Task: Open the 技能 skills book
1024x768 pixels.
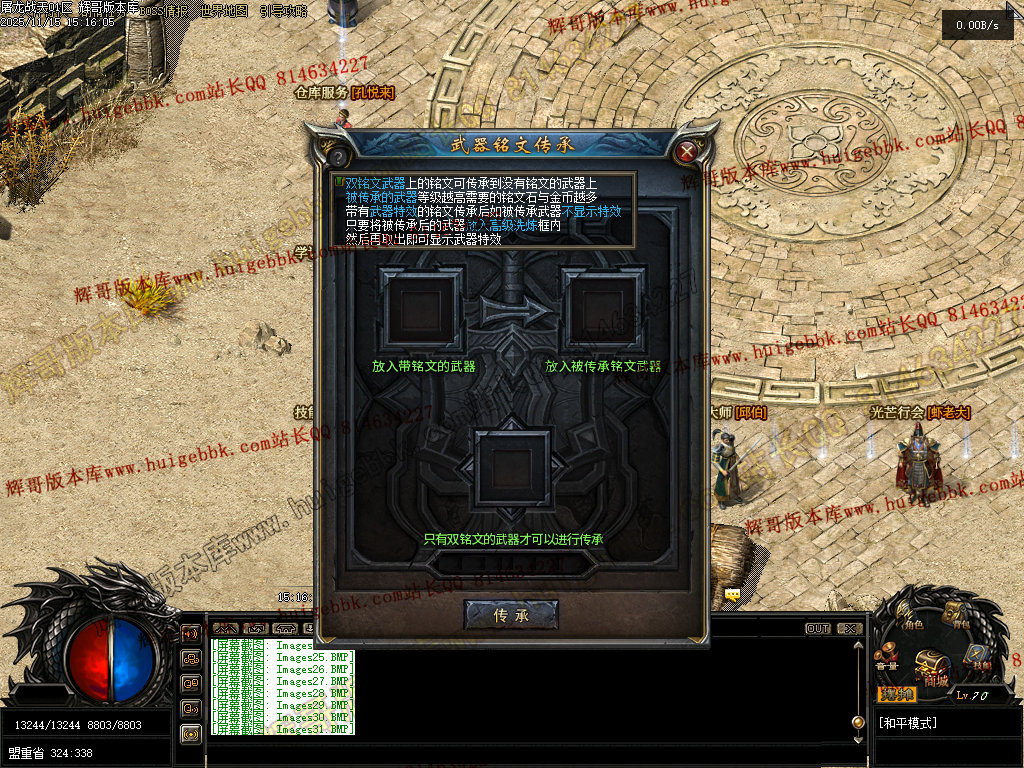Action: point(979,657)
